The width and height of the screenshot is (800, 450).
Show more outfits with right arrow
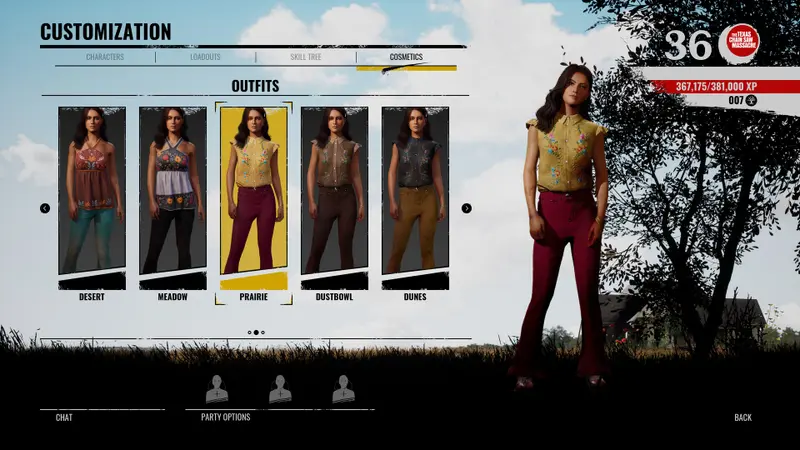click(466, 208)
